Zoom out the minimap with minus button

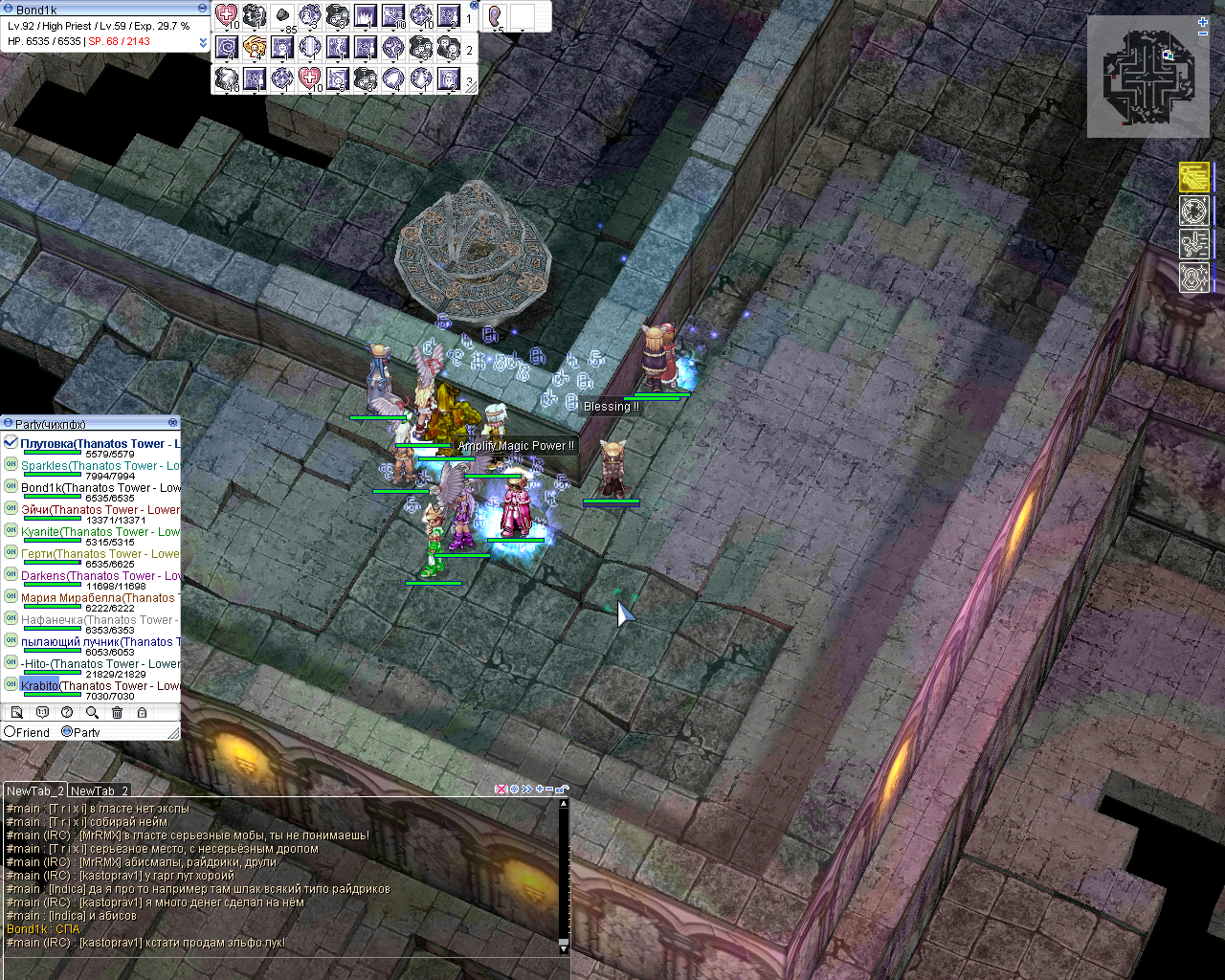[x=1203, y=33]
